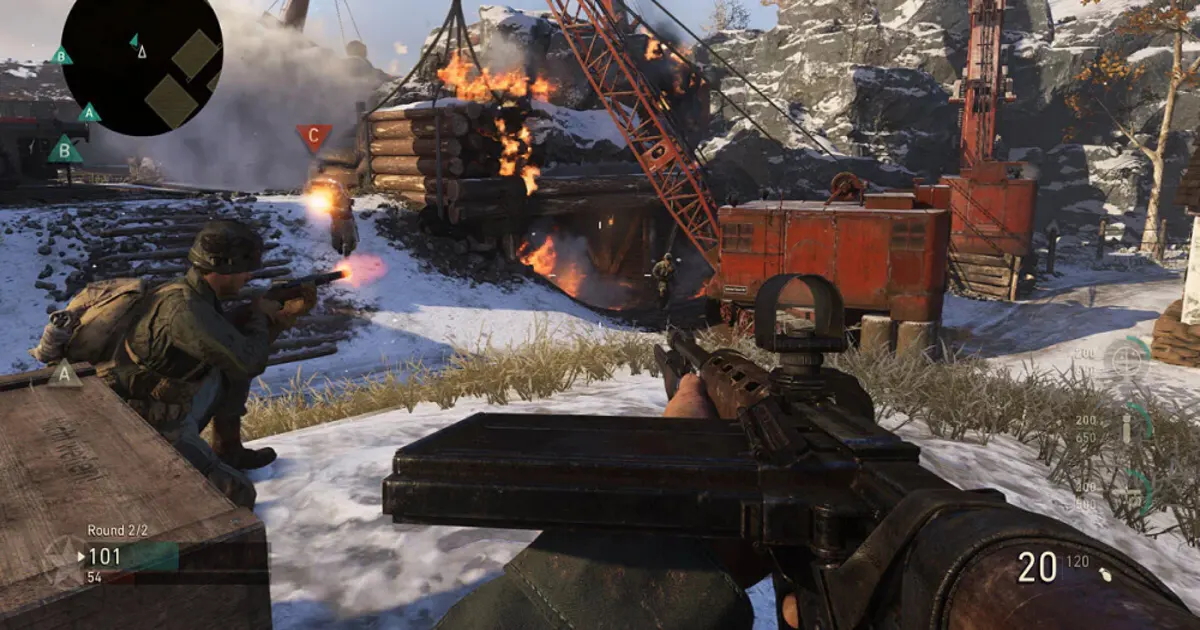Select the grenade icon beside the ammo count

(x=1104, y=574)
